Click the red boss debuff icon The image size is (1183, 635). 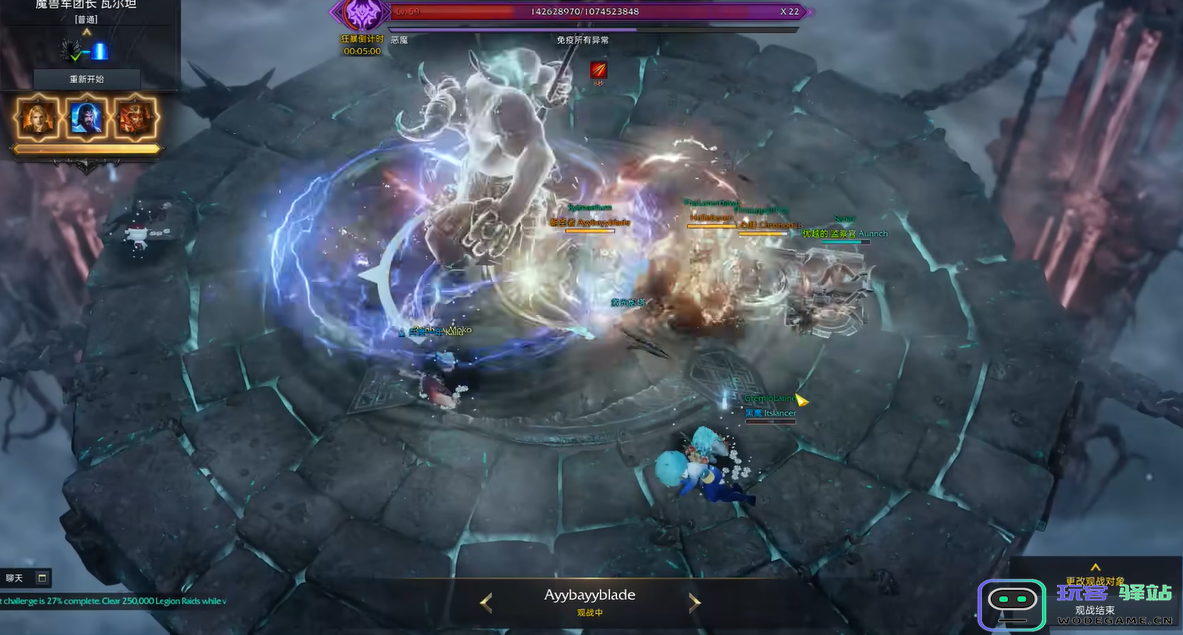click(598, 70)
